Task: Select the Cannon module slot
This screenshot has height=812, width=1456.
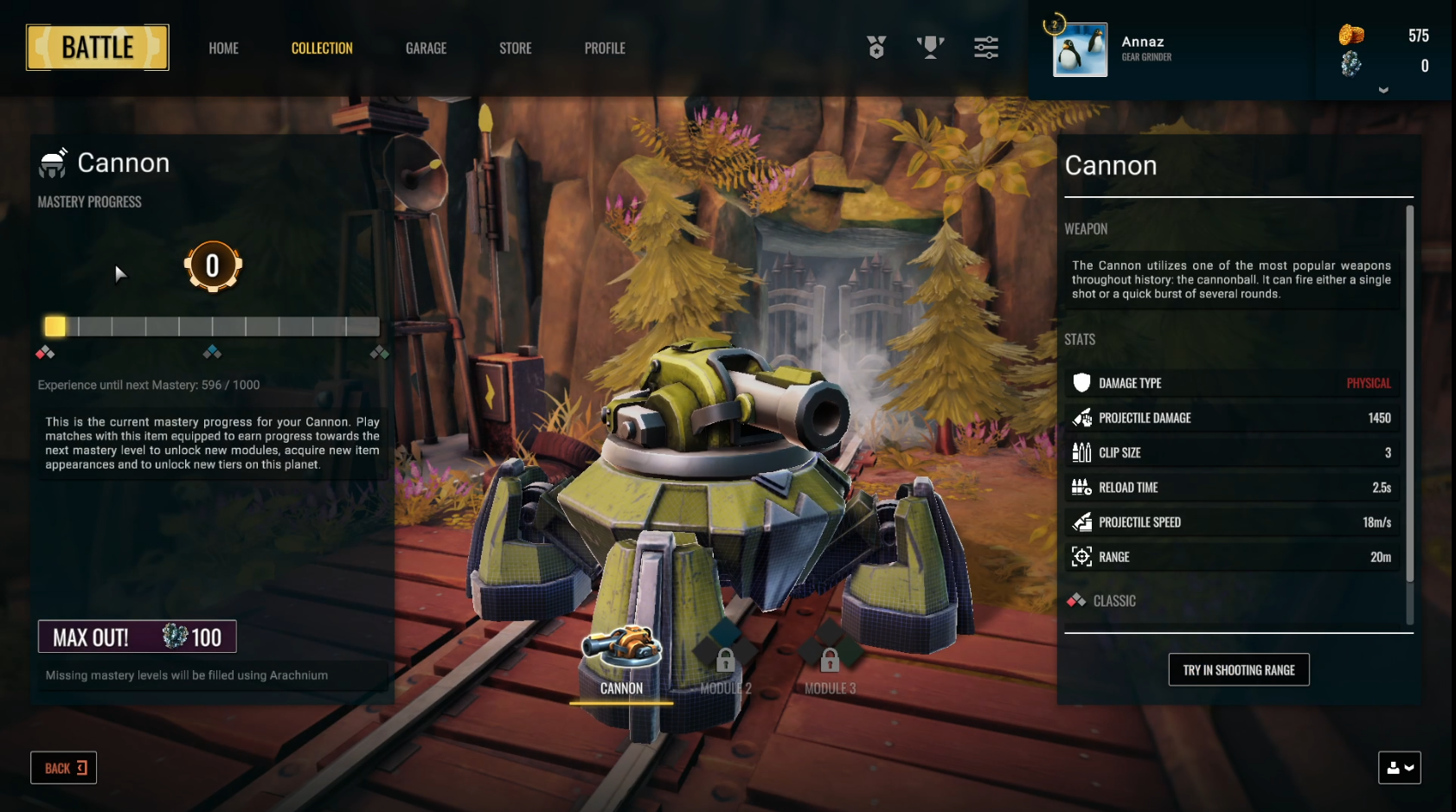Action: [621, 662]
